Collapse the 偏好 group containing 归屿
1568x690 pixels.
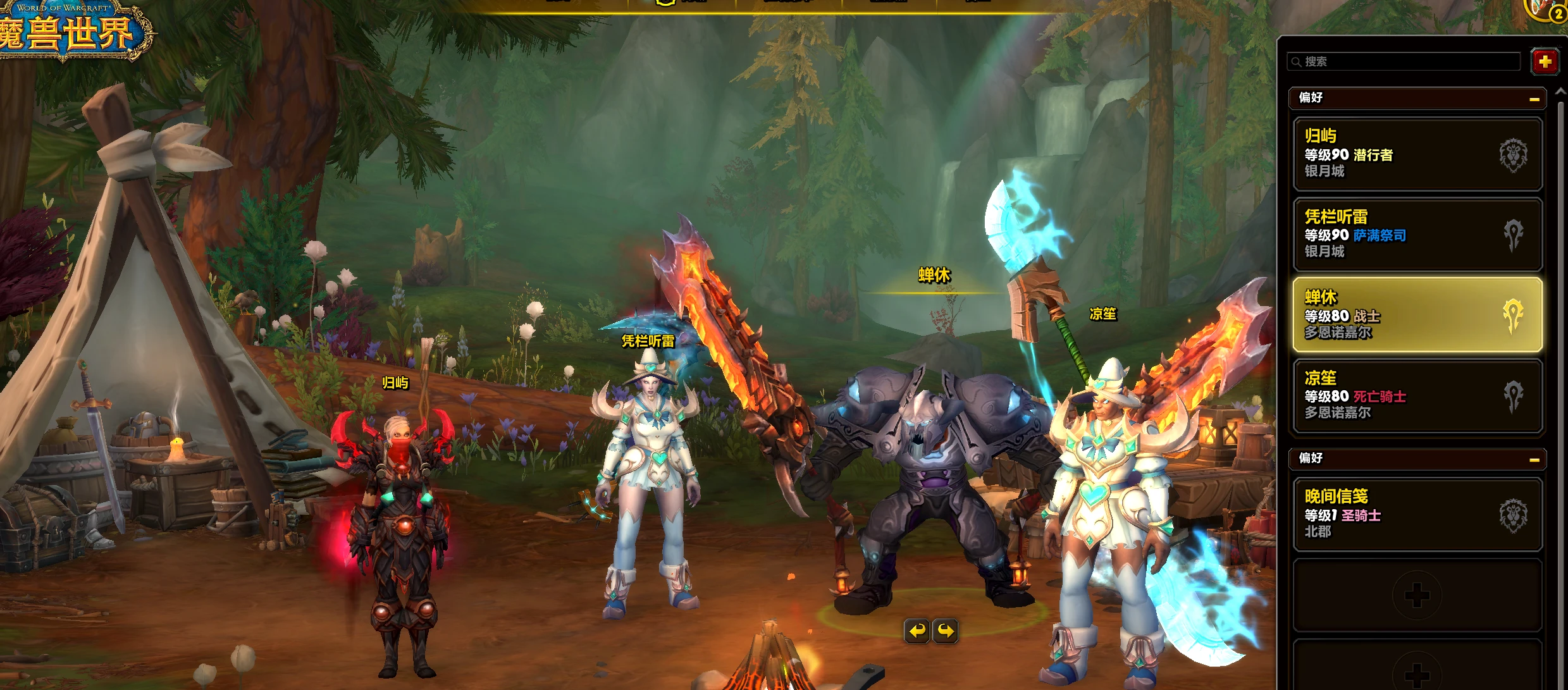1534,99
